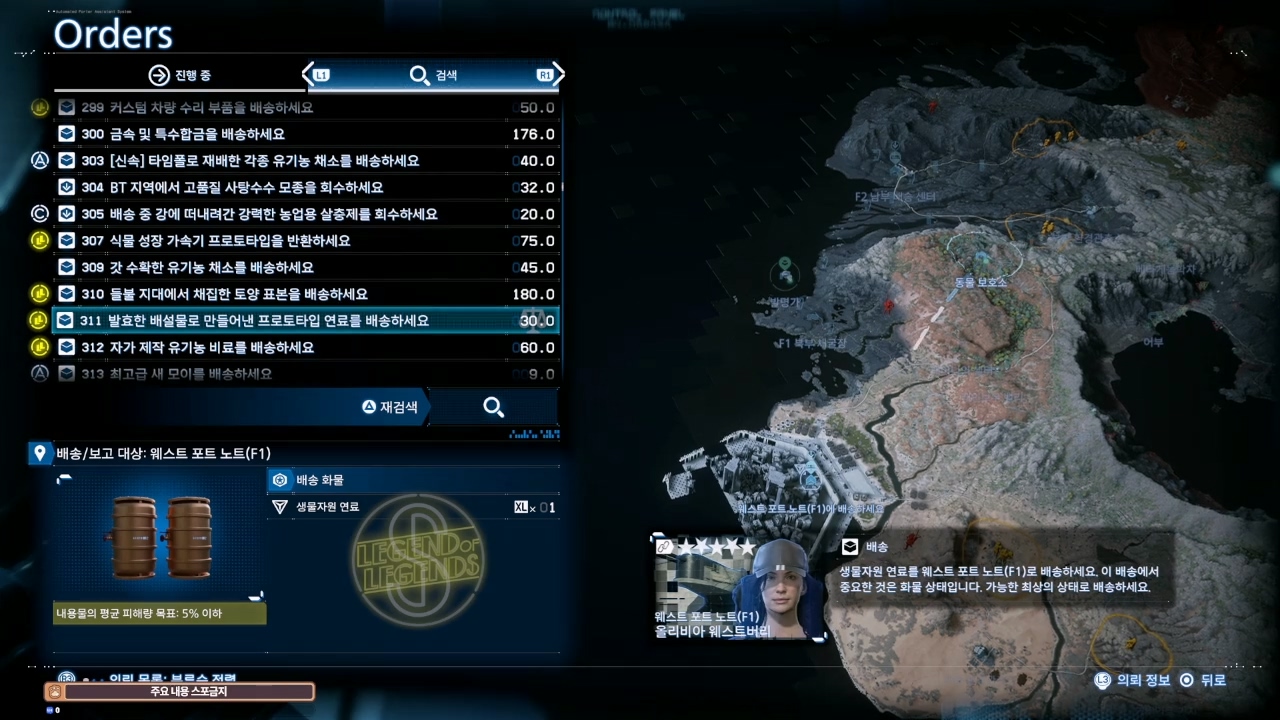
Task: Select order 310 soil samples delivery
Action: pyautogui.click(x=305, y=294)
